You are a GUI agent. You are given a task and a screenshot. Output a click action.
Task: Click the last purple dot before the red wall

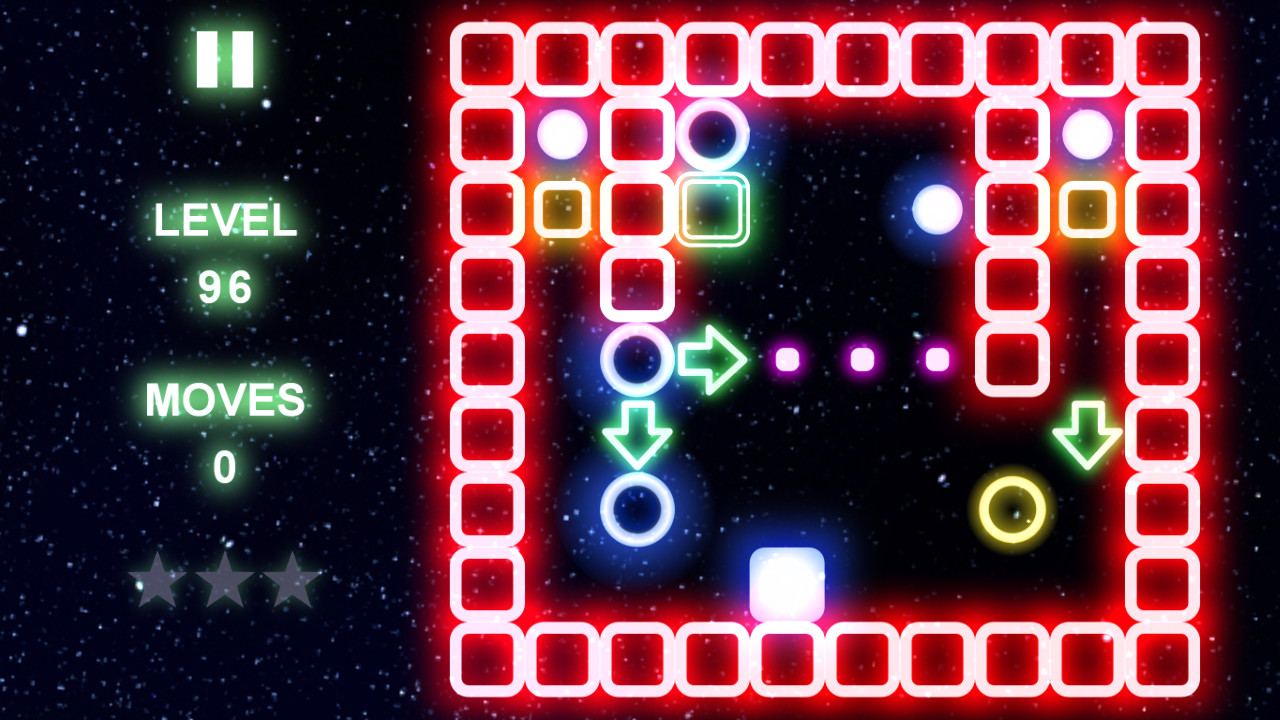point(935,358)
